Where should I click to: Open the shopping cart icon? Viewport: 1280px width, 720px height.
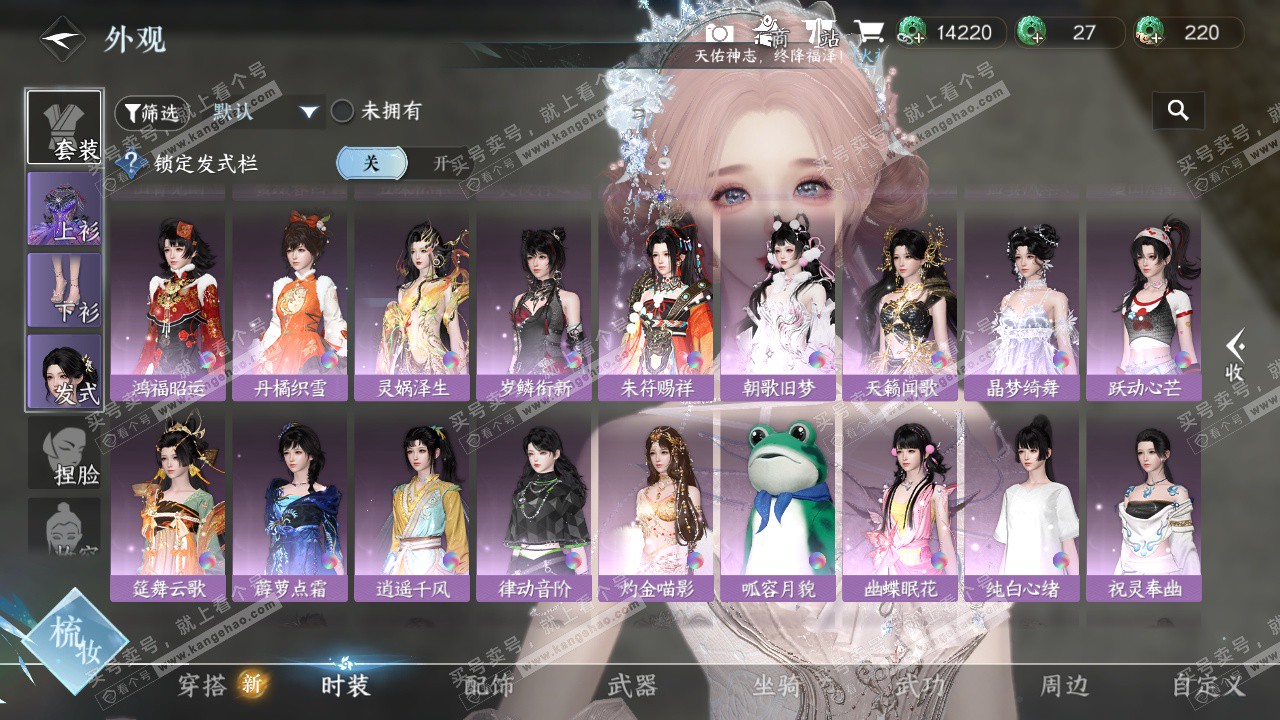point(868,33)
